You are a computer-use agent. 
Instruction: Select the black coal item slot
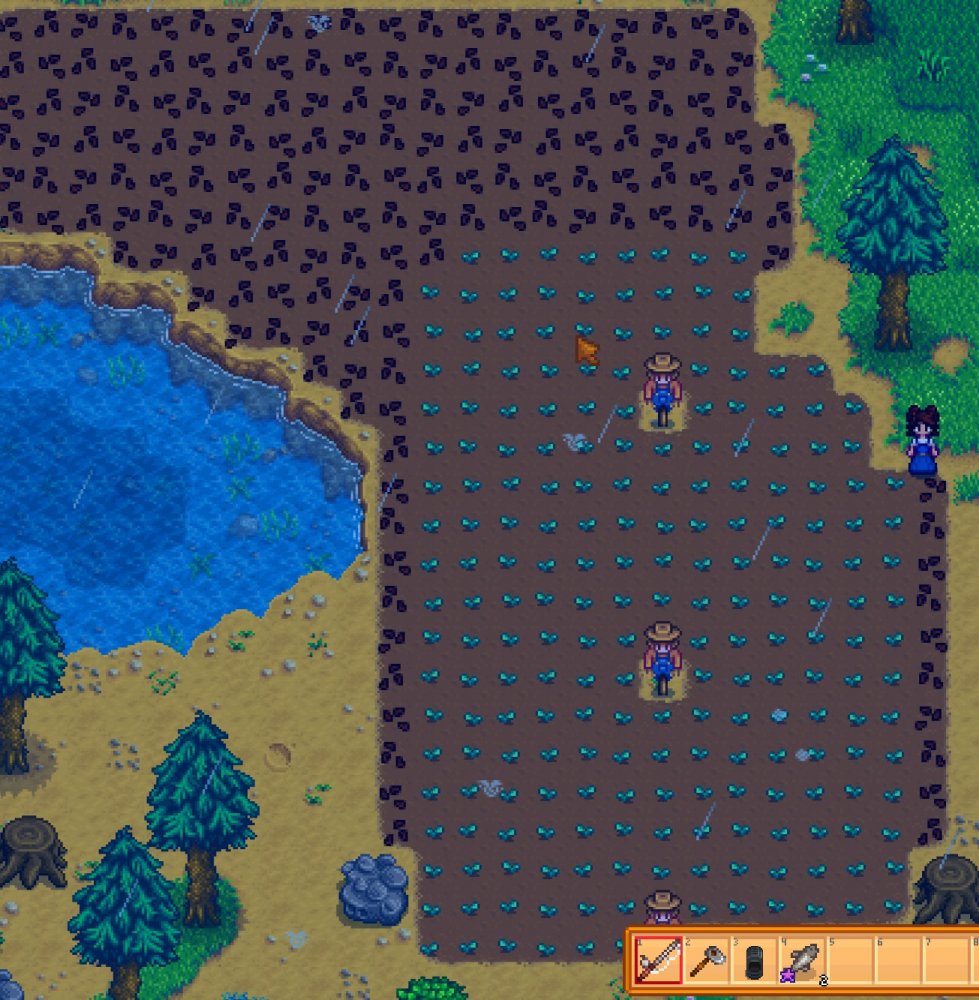click(x=754, y=963)
